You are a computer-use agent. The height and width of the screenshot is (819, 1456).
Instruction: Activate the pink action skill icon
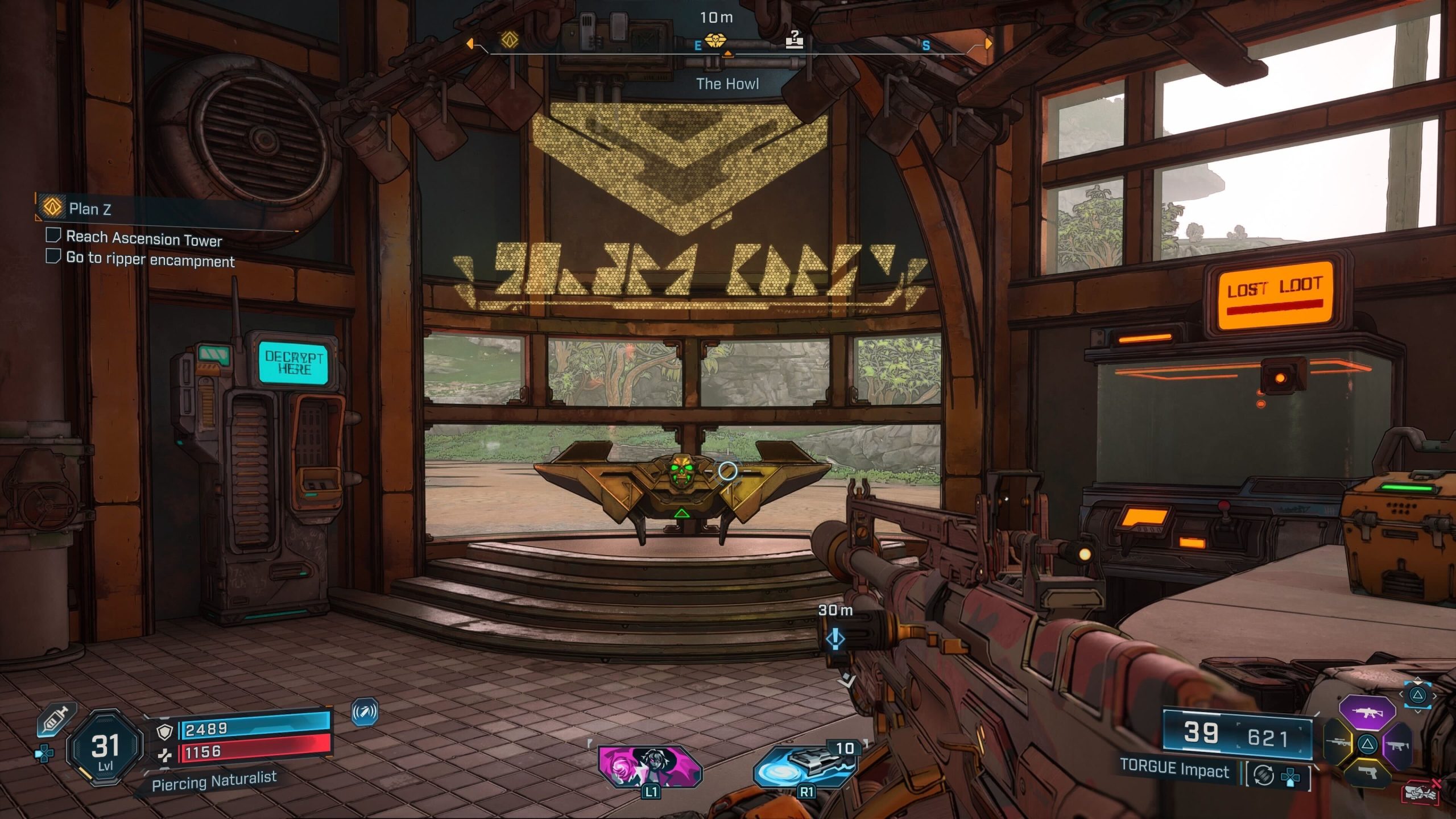click(650, 767)
